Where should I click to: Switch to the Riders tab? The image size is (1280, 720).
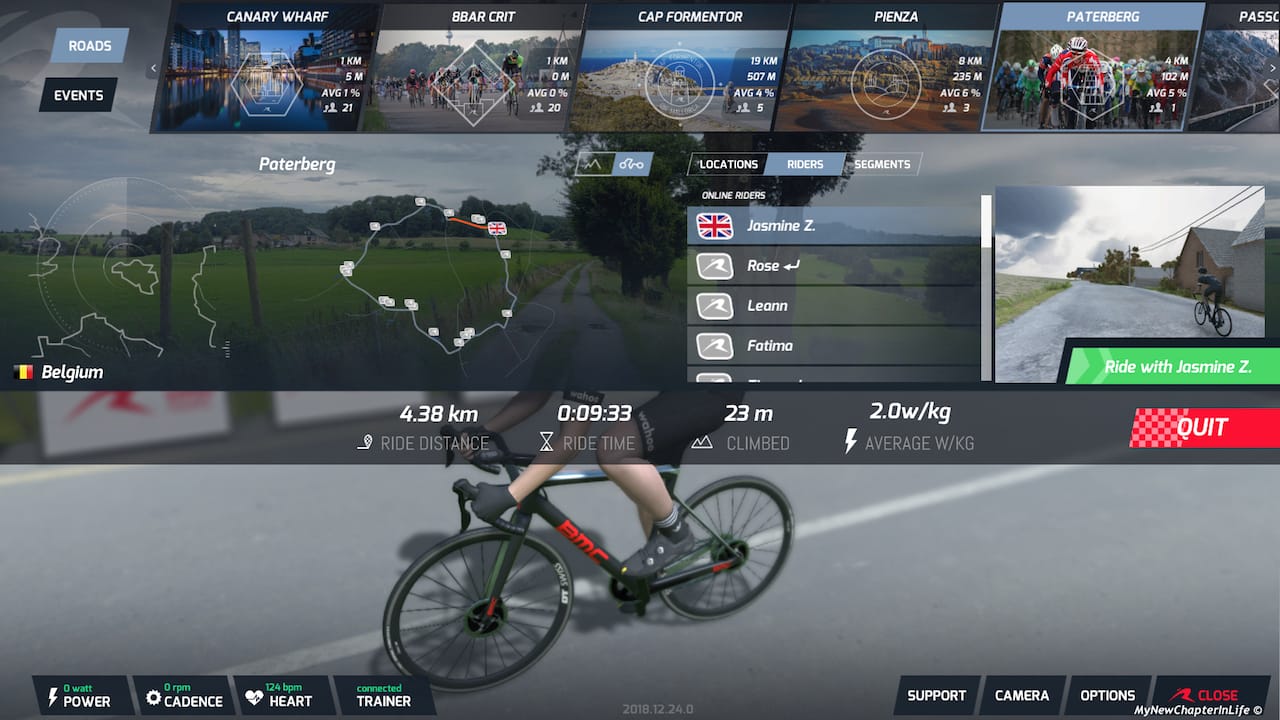tap(805, 164)
